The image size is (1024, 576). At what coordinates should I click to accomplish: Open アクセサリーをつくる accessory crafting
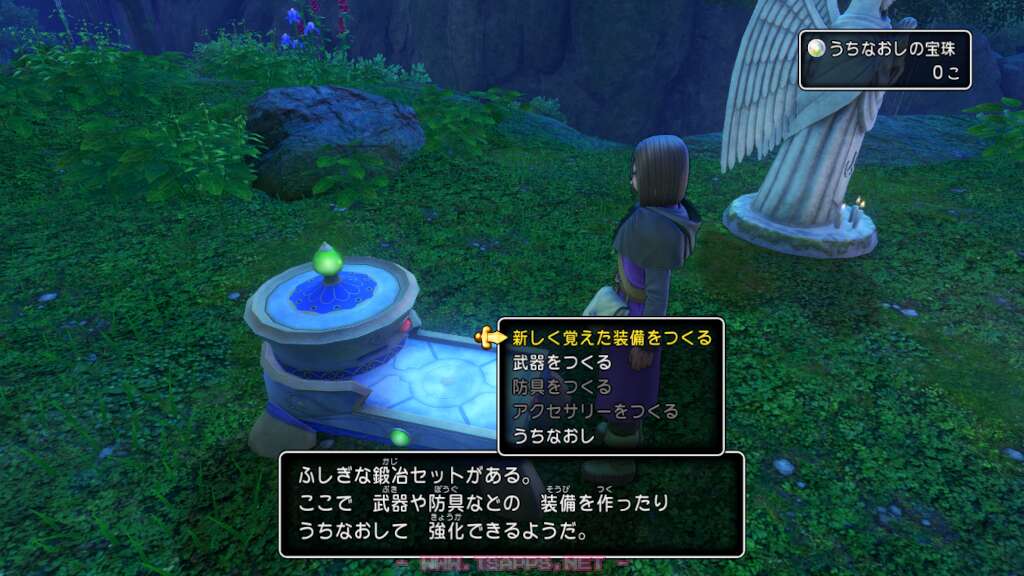(594, 411)
